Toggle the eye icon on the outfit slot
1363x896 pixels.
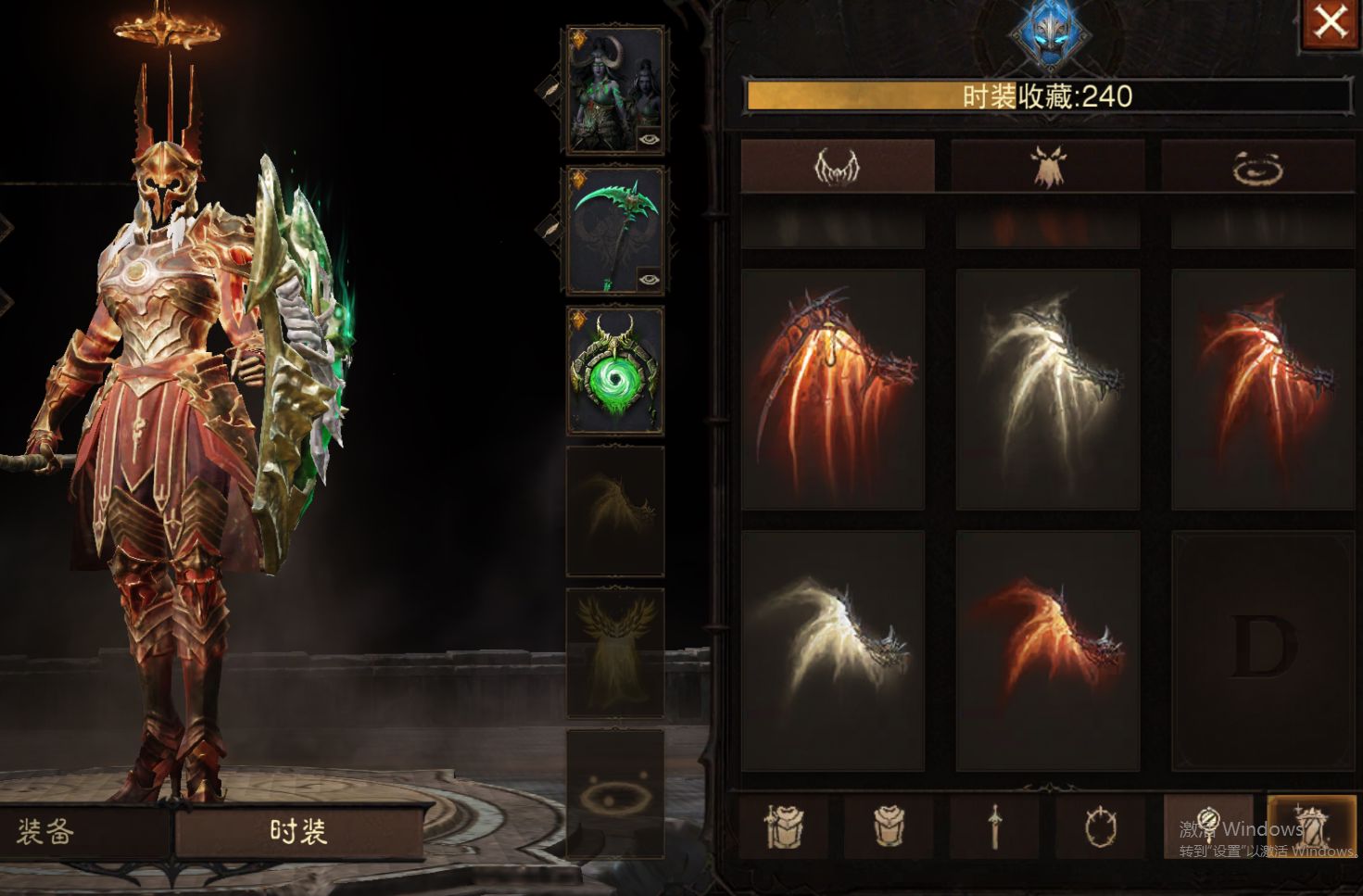point(650,139)
